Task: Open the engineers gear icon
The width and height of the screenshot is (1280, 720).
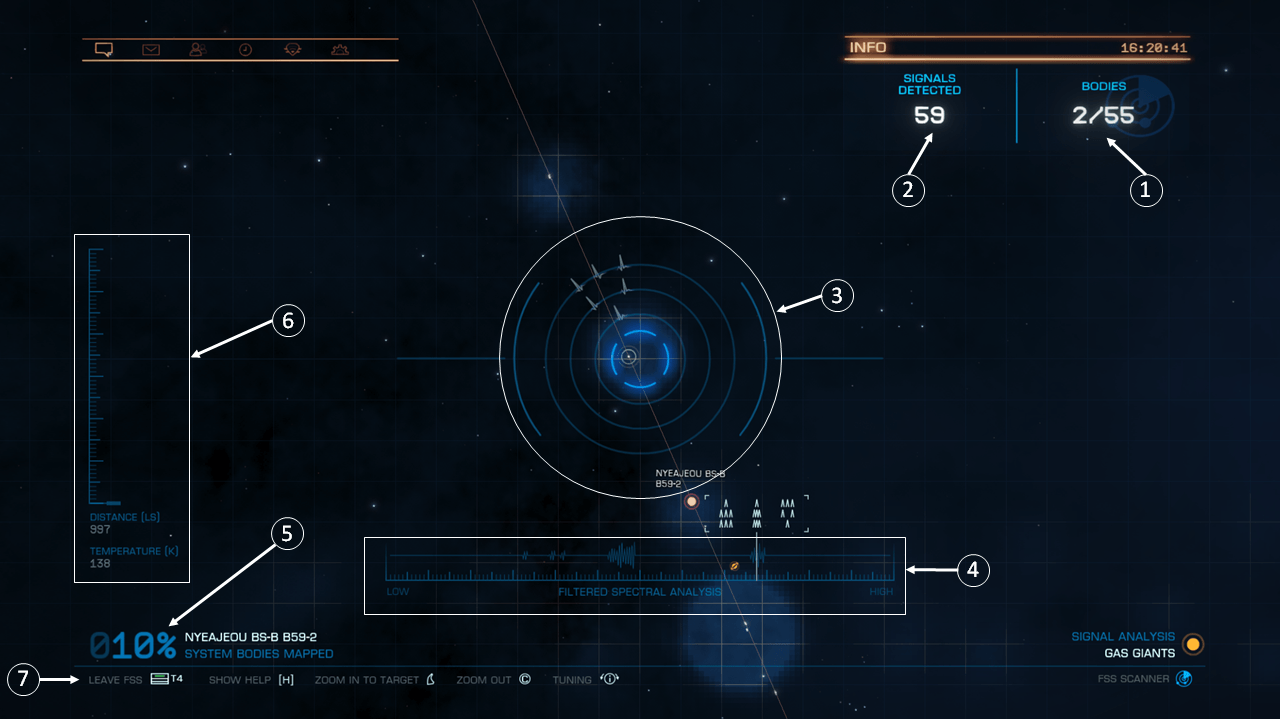Action: [x=340, y=48]
